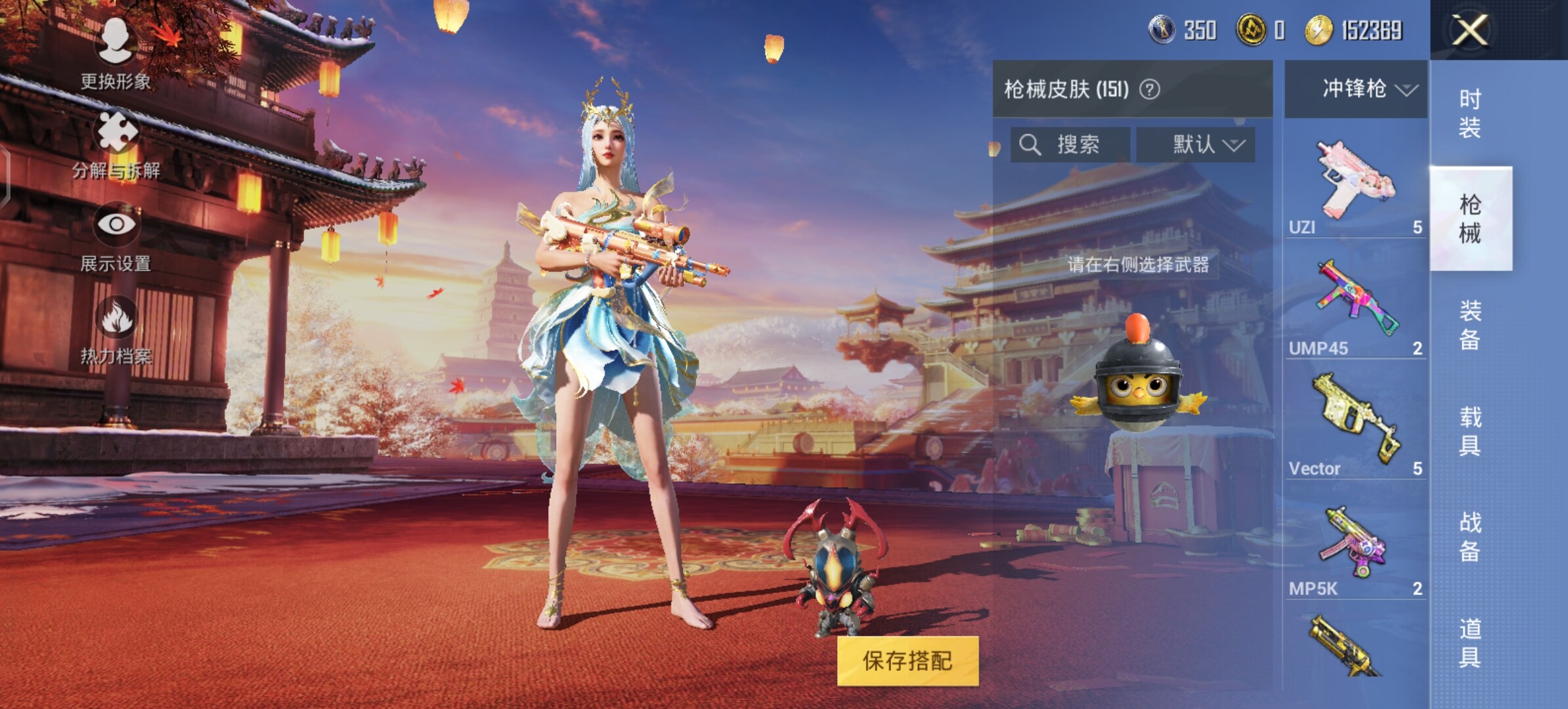Select the UZI weapon skin

tap(1355, 184)
